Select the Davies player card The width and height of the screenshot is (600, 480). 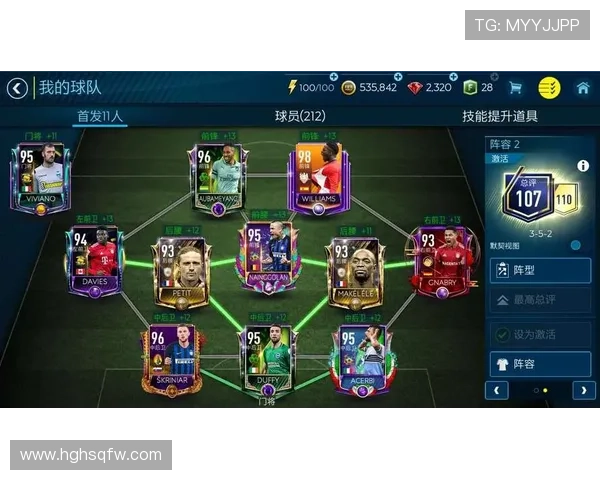click(x=94, y=260)
